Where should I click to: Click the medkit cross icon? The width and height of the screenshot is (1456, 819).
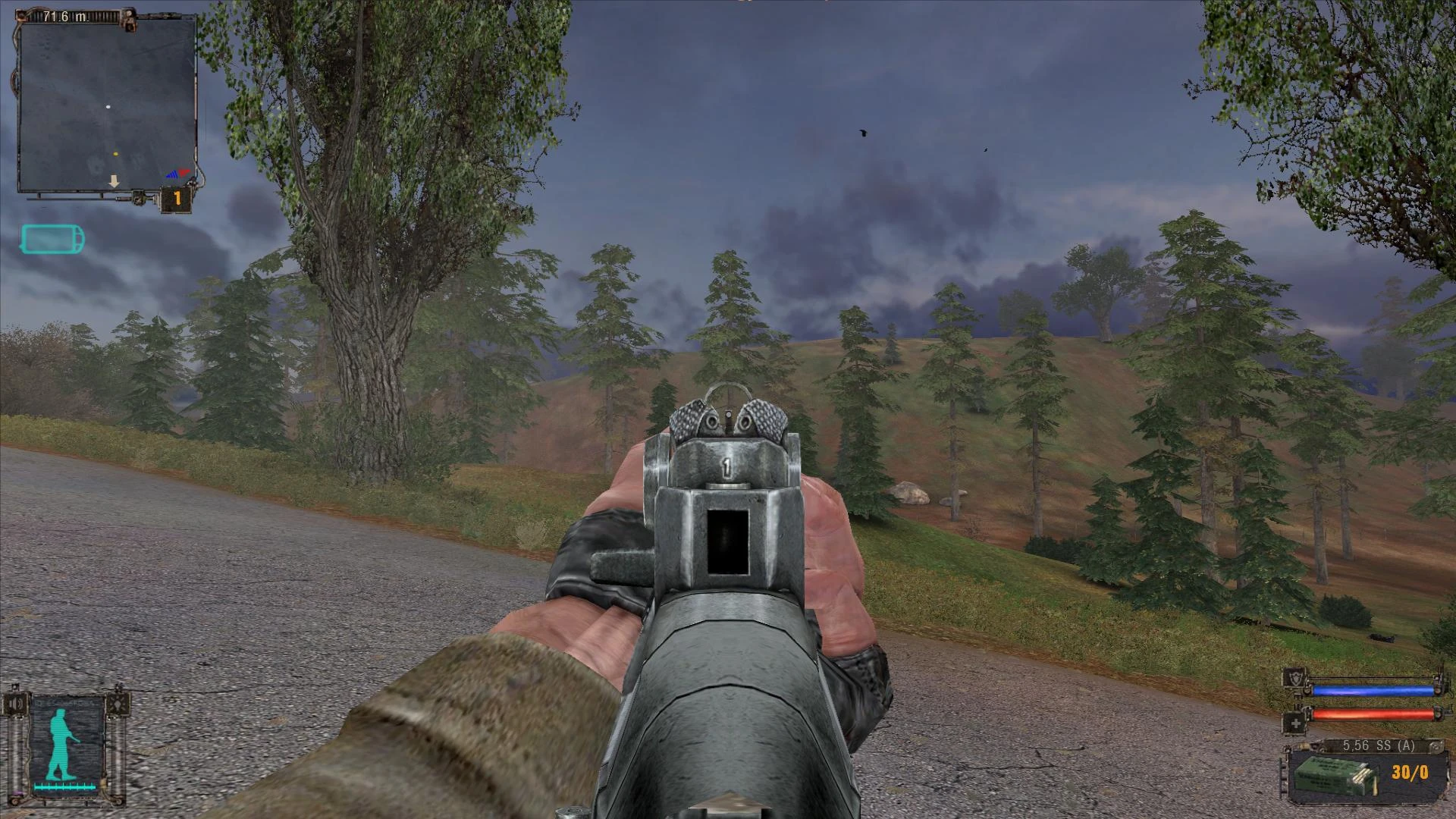1296,723
